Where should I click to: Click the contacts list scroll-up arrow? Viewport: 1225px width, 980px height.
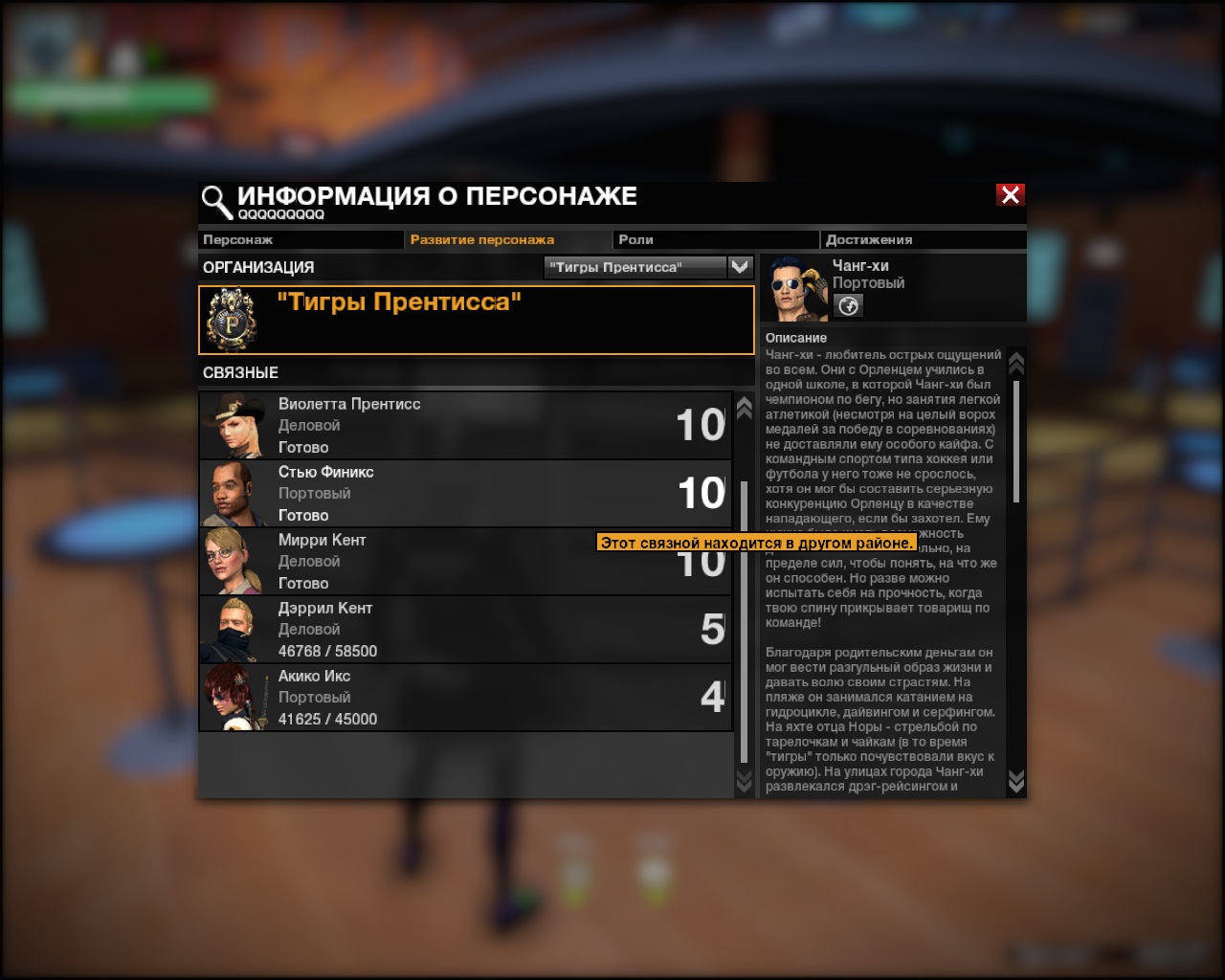point(744,409)
